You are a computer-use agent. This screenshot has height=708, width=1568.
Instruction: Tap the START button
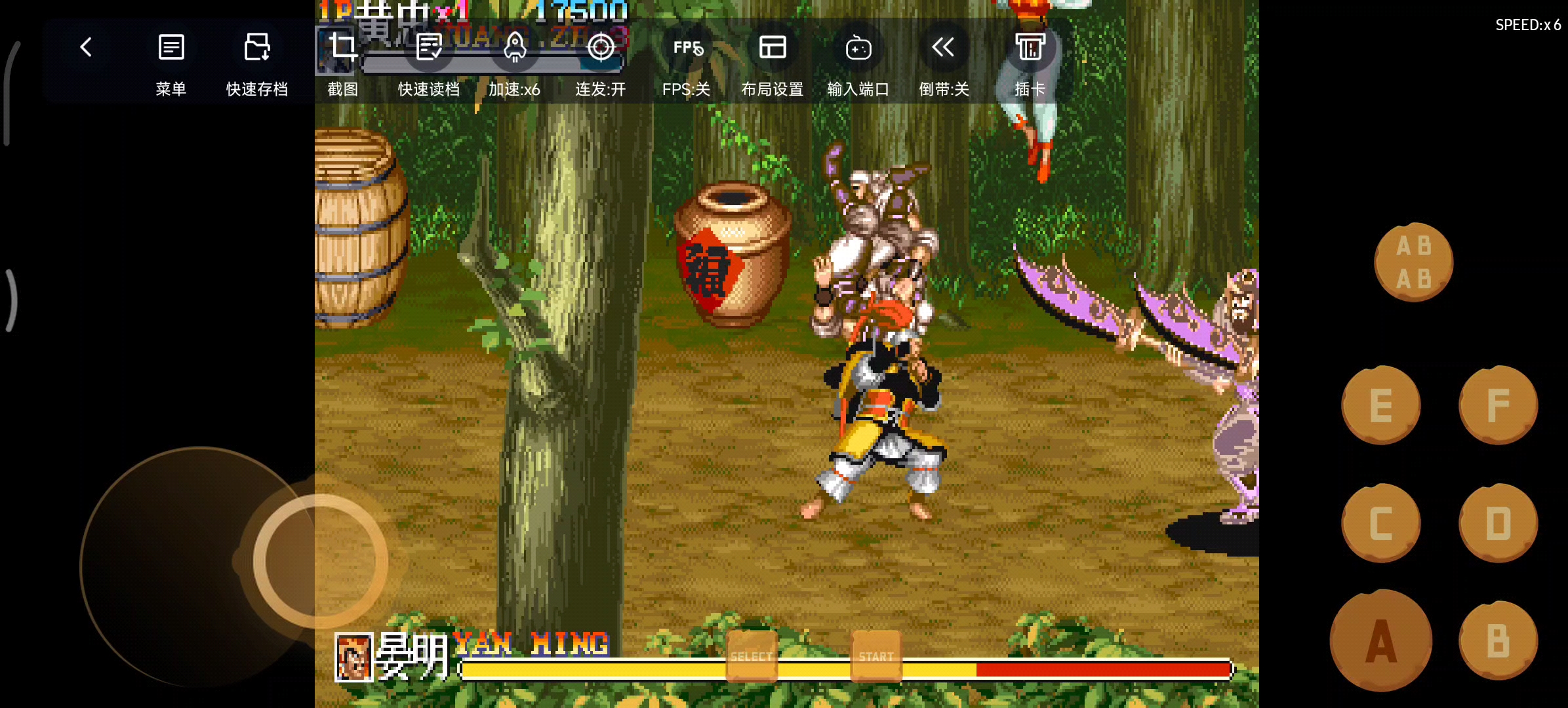coord(876,656)
